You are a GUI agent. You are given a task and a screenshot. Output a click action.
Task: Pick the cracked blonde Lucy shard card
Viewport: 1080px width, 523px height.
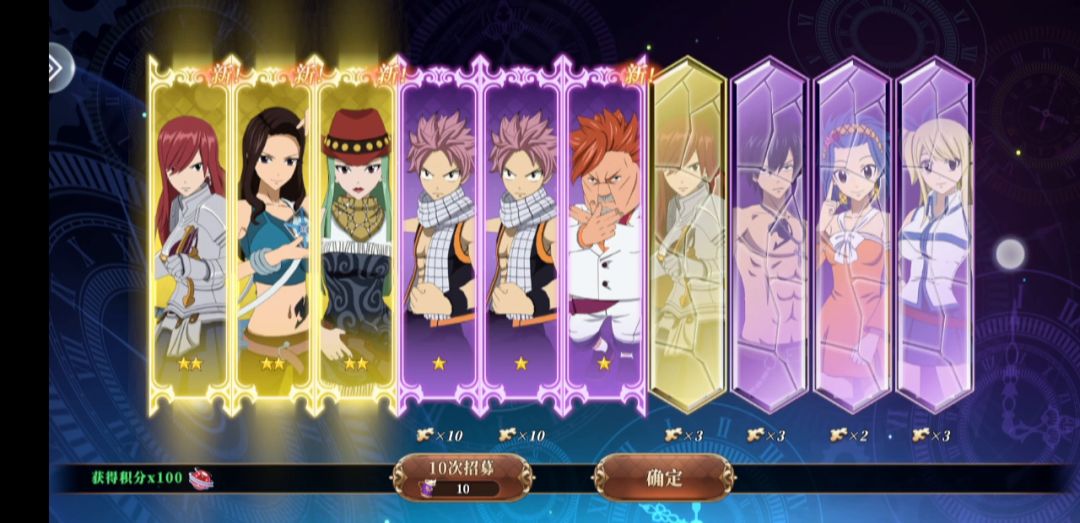[934, 235]
